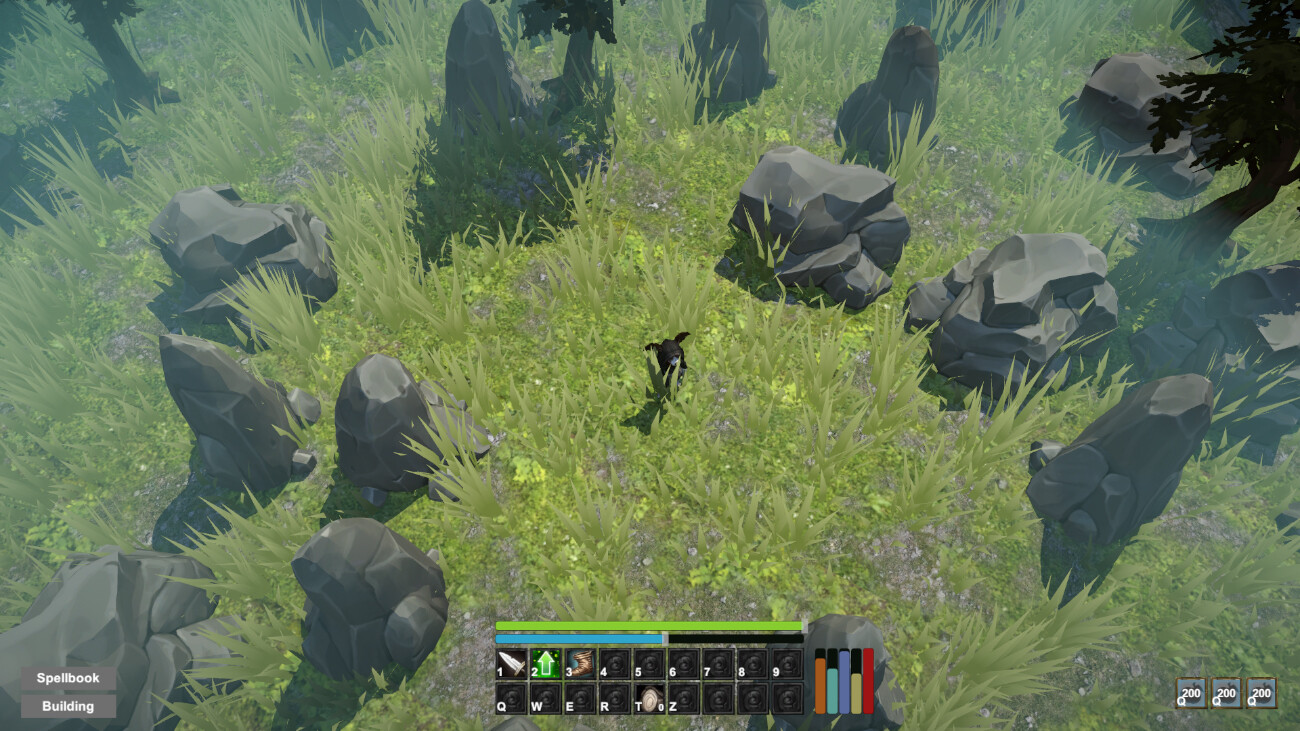This screenshot has width=1300, height=731.
Task: Open the Spellbook panel
Action: click(66, 677)
